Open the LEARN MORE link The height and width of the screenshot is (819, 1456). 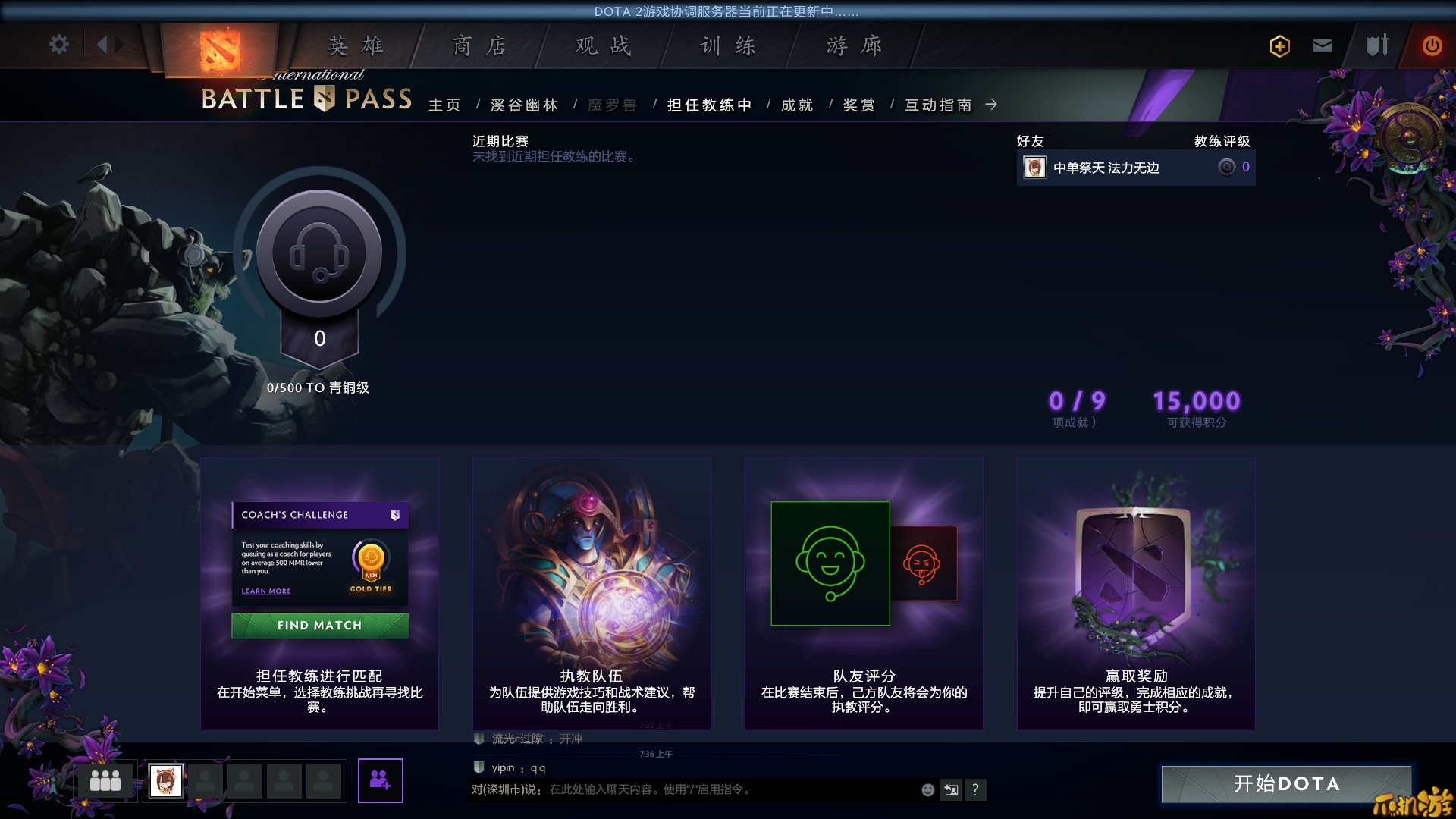pos(265,591)
